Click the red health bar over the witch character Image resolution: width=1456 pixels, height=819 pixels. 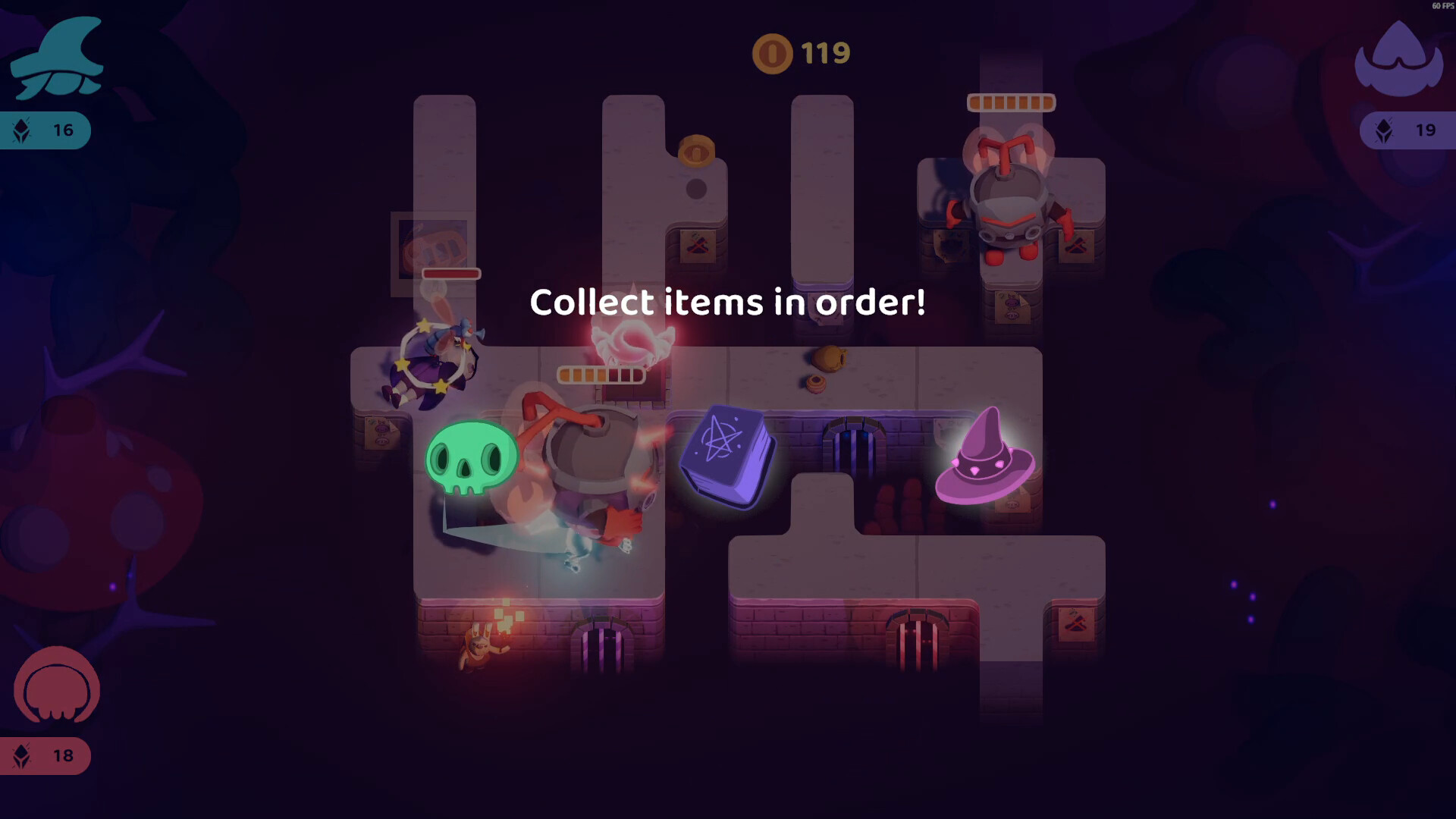[x=450, y=274]
